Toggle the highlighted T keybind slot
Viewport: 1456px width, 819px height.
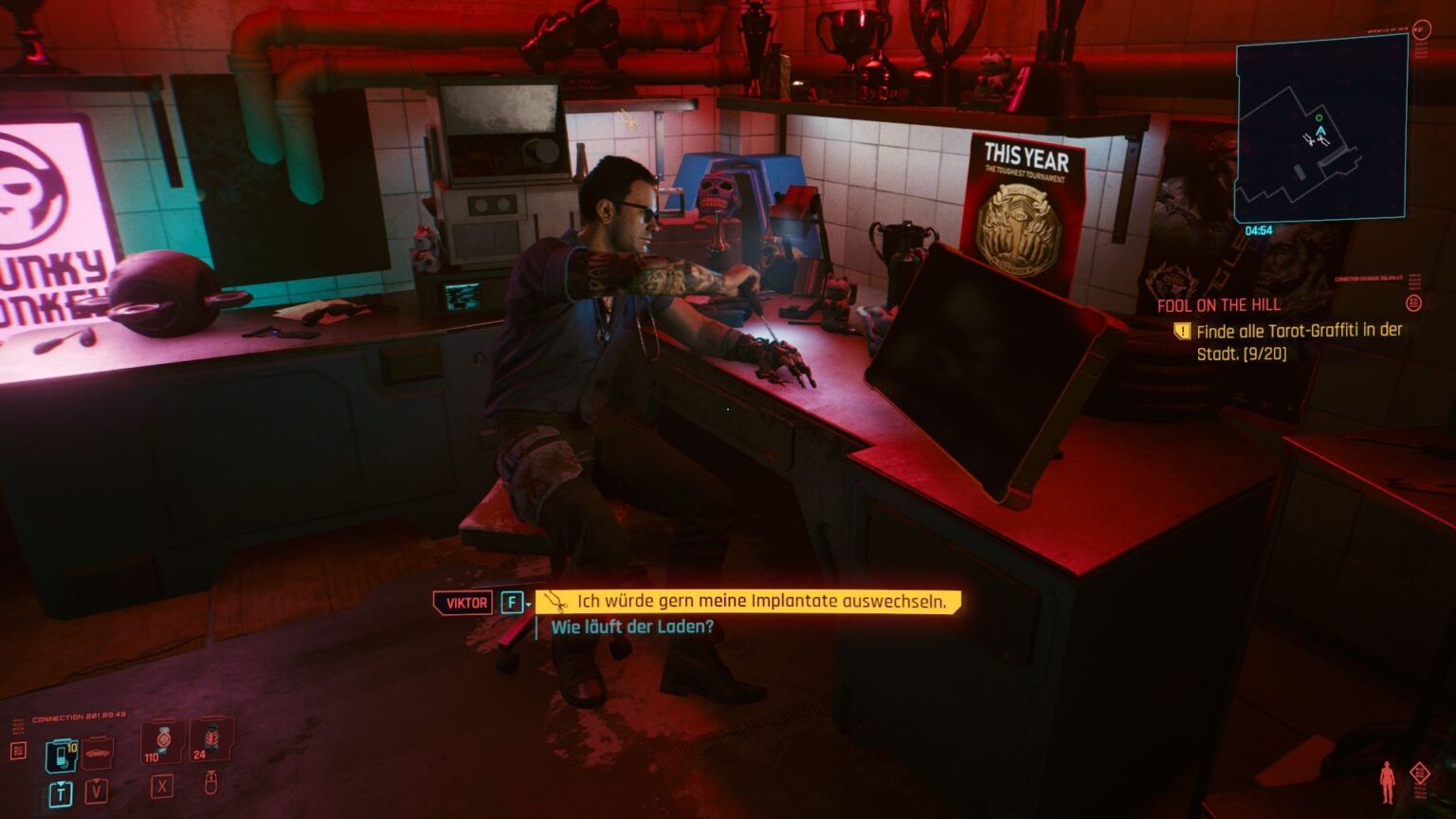click(x=61, y=791)
